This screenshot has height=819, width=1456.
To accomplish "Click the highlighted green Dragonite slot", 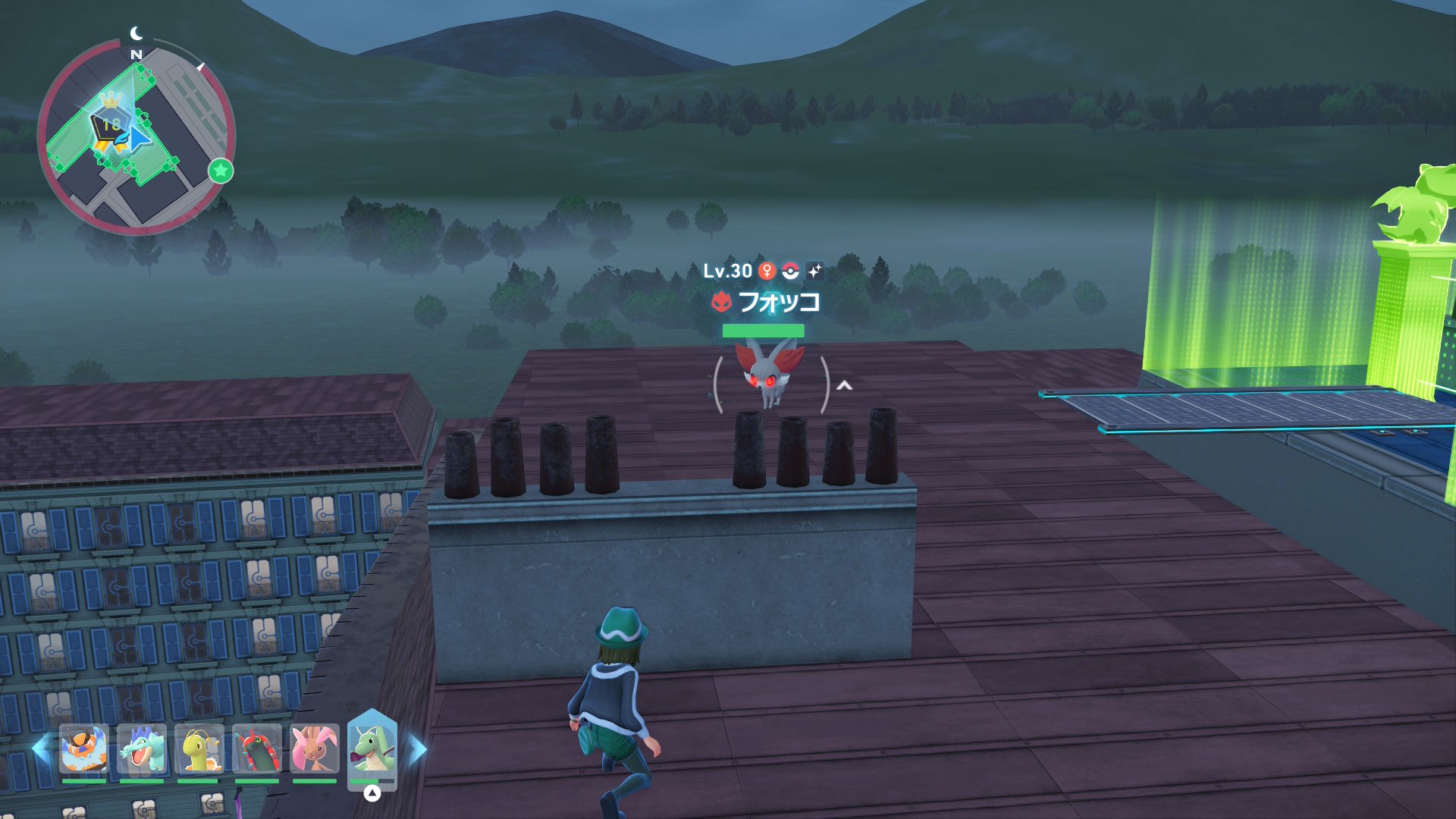I will click(x=372, y=749).
